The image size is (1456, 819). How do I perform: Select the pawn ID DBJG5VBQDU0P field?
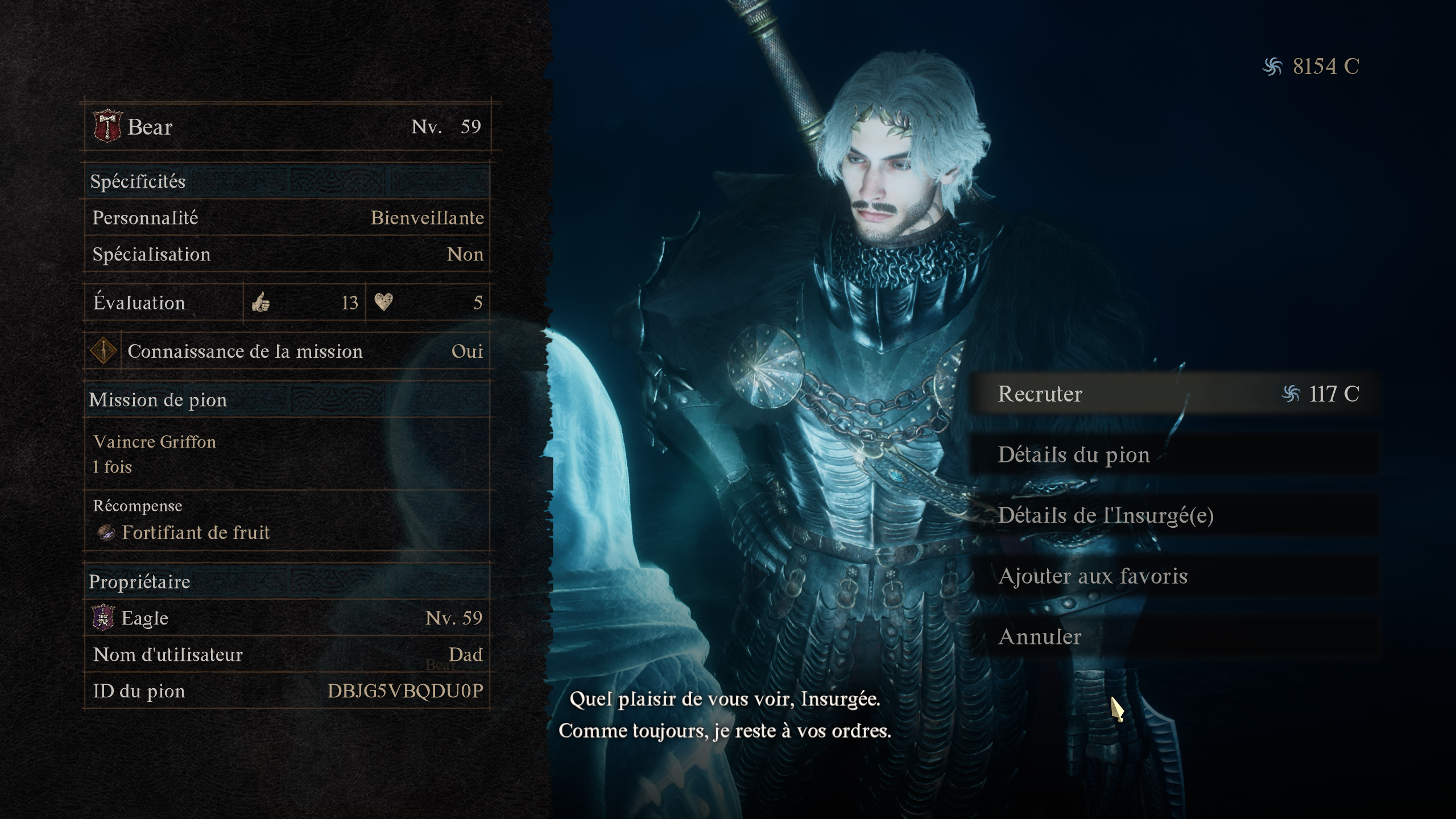[287, 690]
